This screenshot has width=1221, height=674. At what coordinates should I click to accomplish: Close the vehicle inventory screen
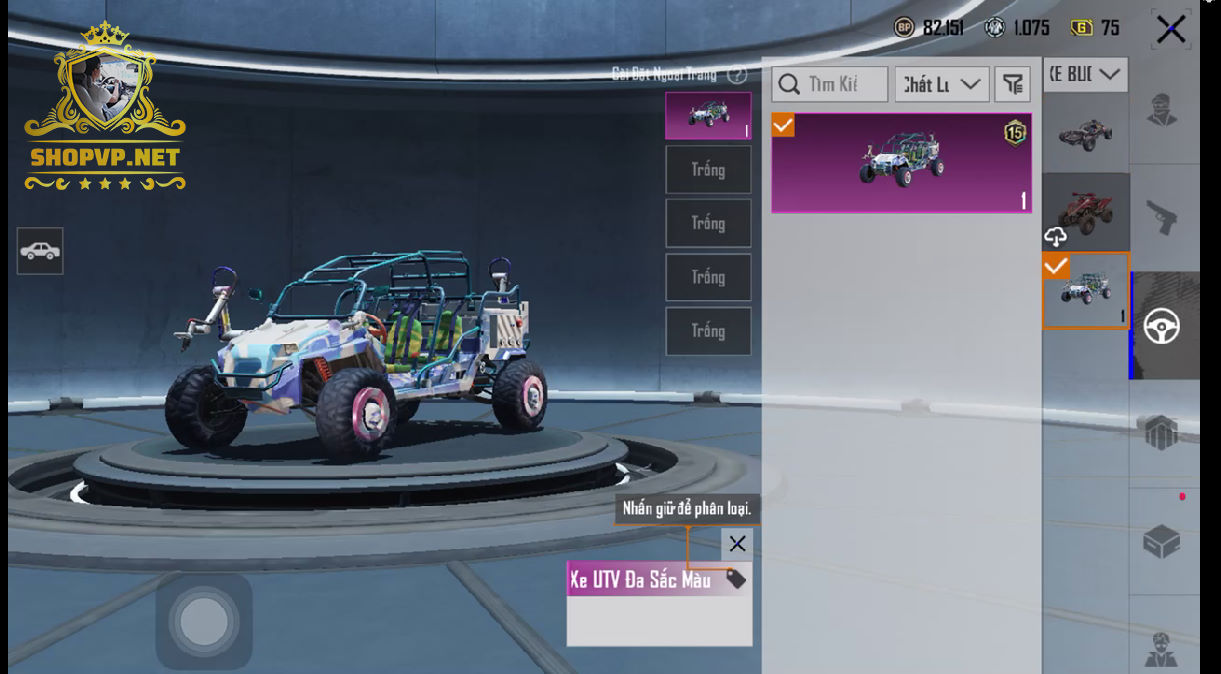tap(1170, 29)
